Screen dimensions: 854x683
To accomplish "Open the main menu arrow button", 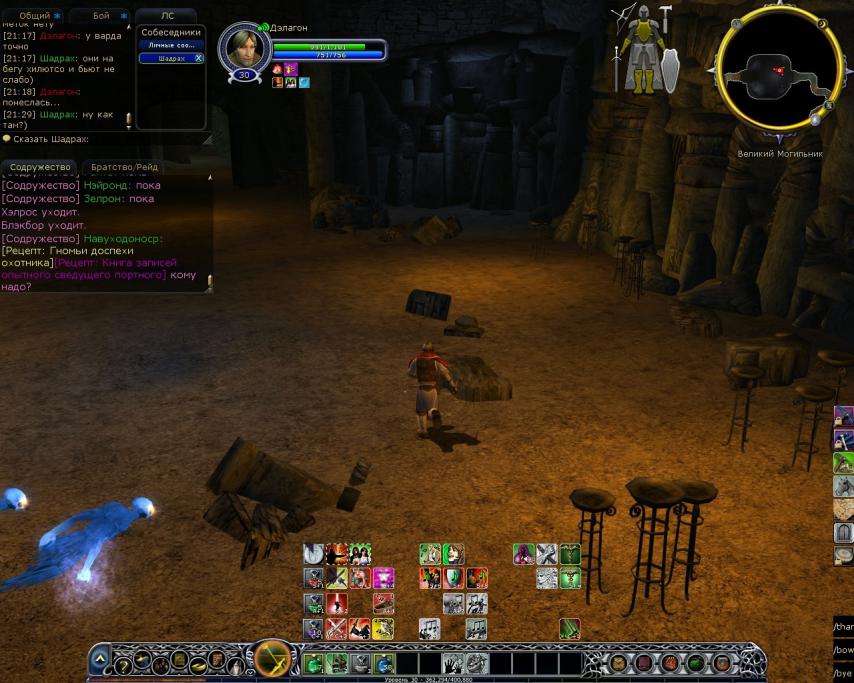I will (x=100, y=660).
